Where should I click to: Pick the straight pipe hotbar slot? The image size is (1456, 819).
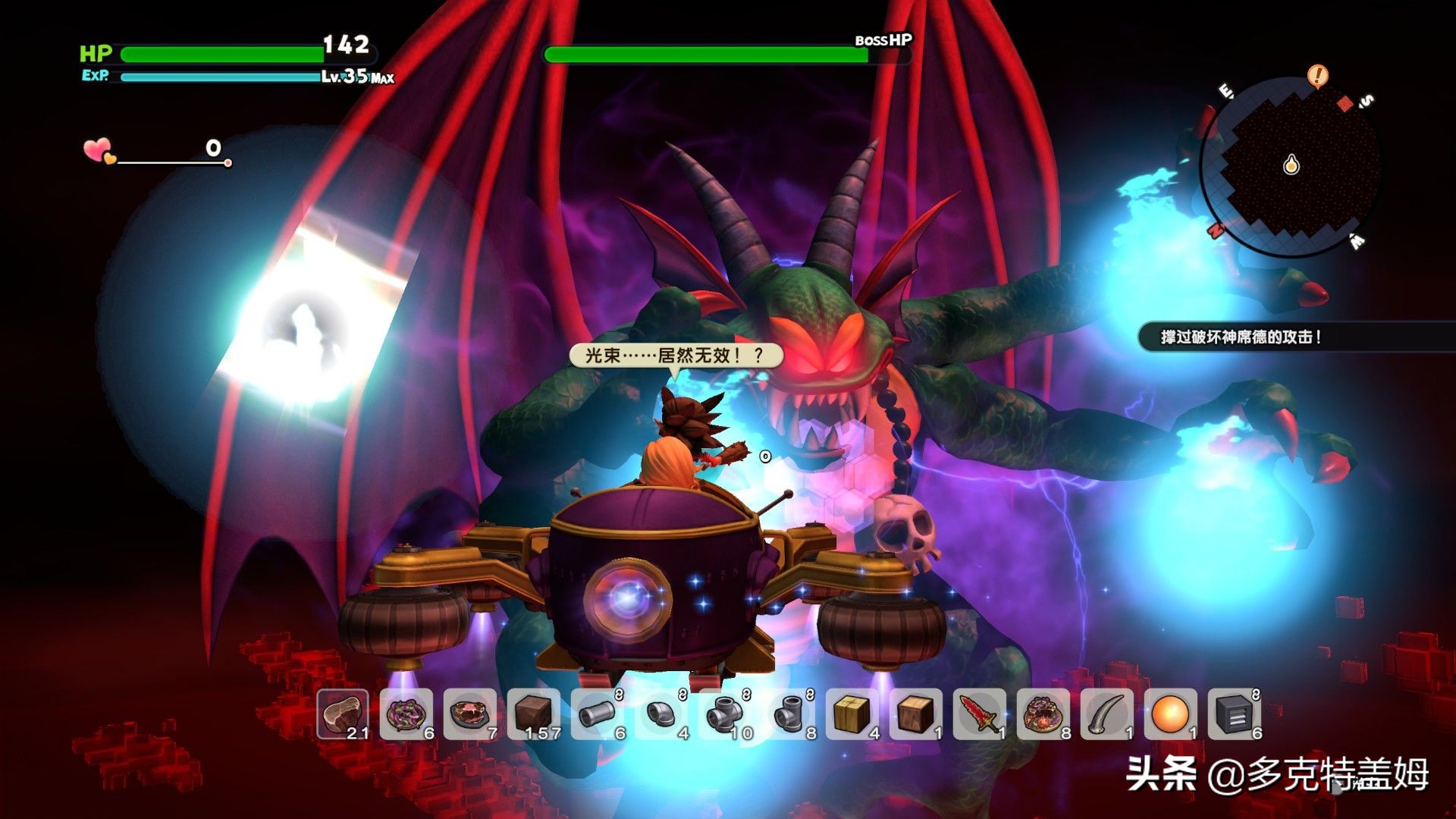tap(598, 714)
